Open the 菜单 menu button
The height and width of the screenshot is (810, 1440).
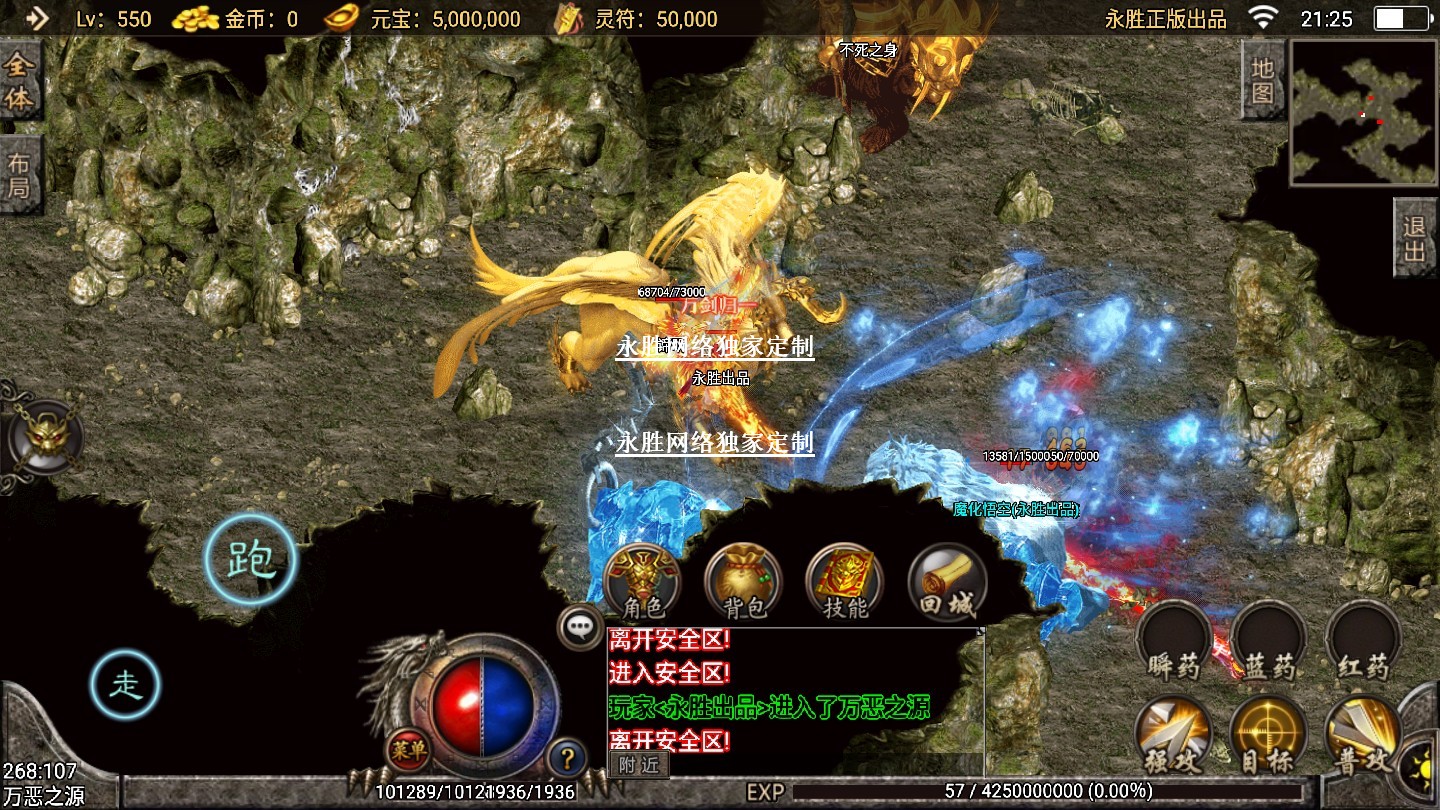tap(407, 750)
